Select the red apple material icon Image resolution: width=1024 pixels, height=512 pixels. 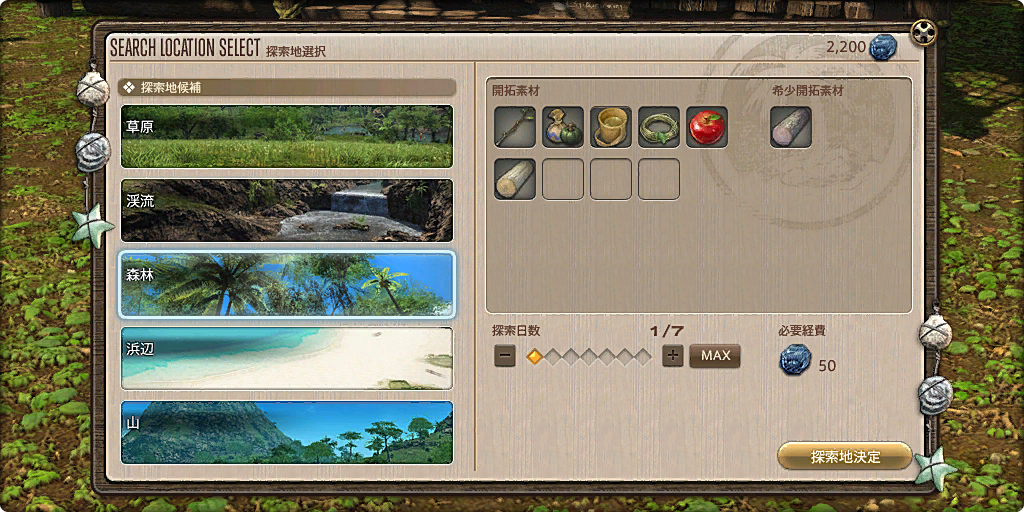point(707,127)
